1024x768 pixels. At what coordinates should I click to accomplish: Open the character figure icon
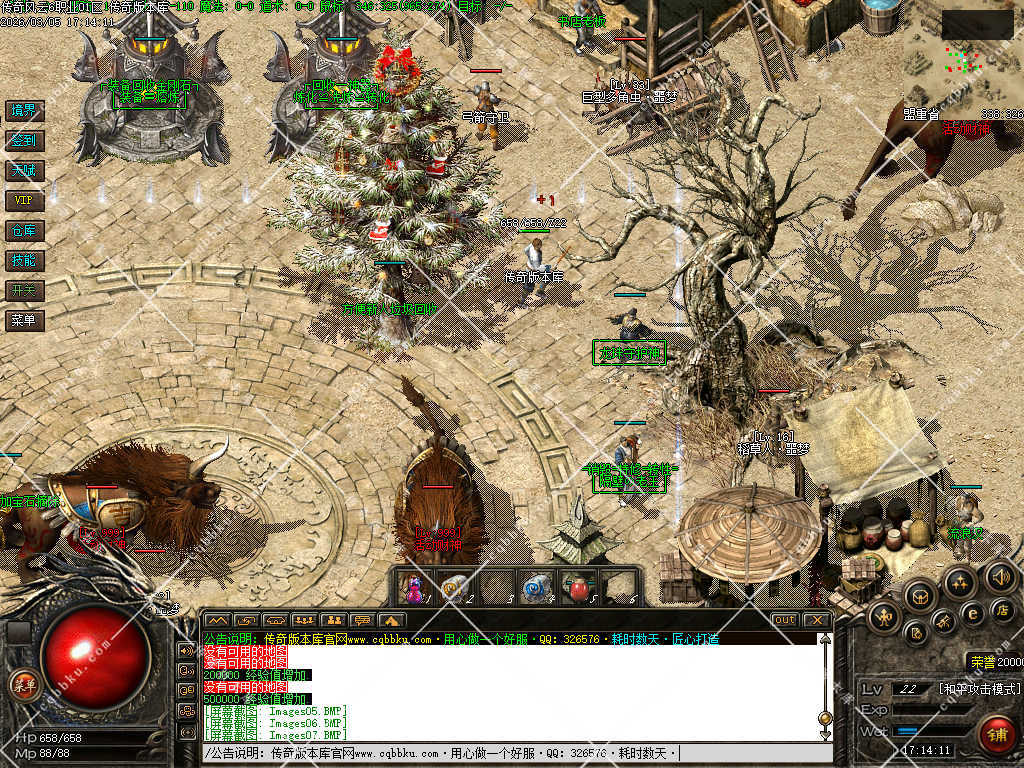885,617
